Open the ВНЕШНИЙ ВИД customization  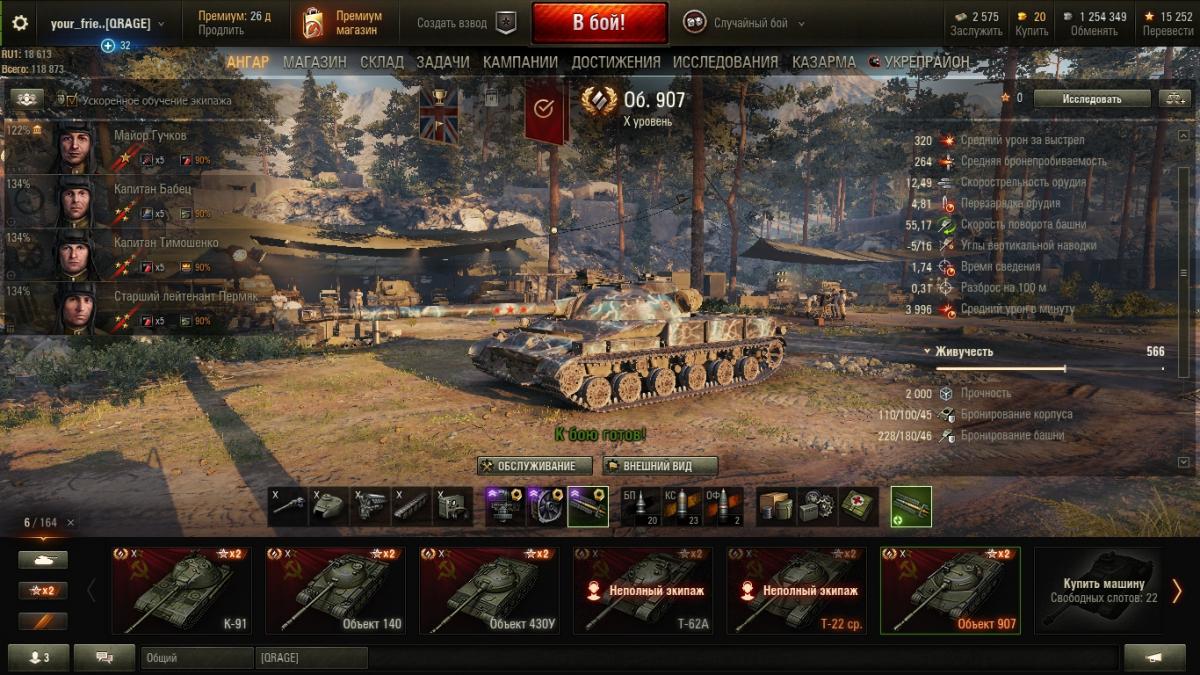[661, 466]
